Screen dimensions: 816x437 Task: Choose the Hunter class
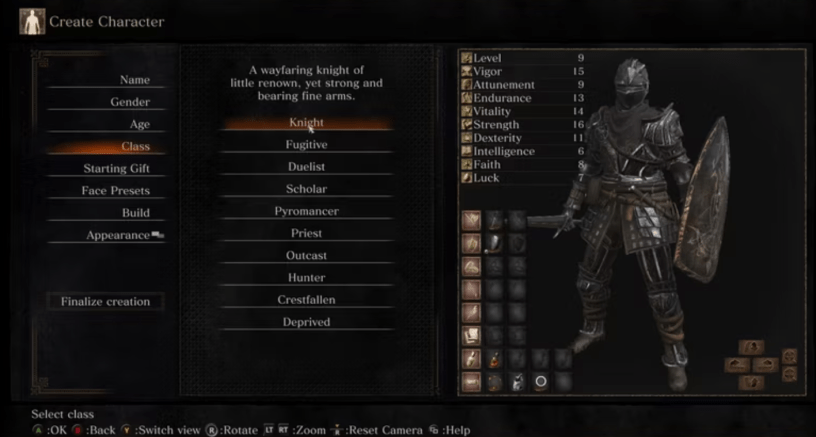[306, 277]
